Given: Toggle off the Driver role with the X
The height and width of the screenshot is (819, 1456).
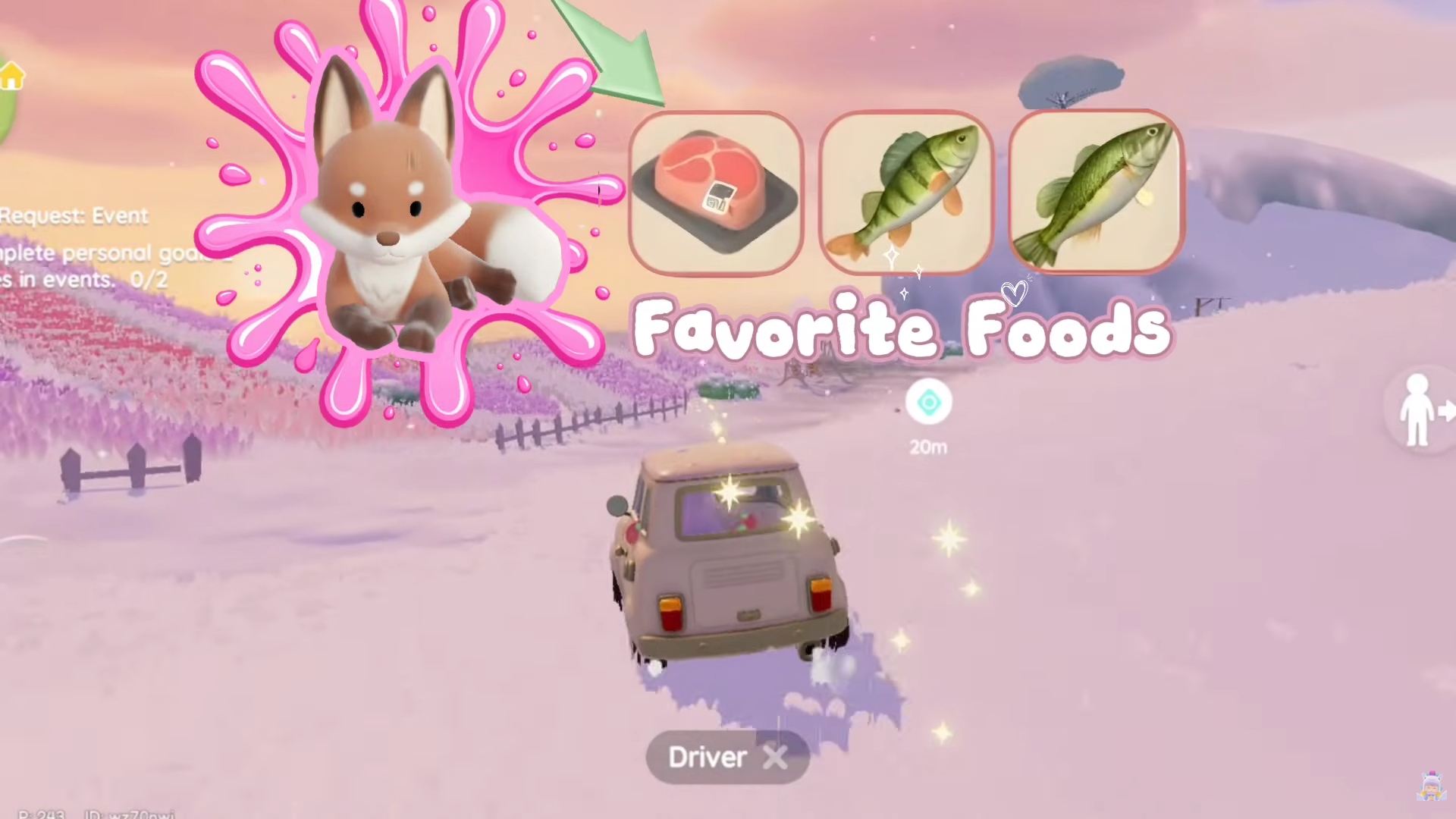Looking at the screenshot, I should (x=775, y=757).
